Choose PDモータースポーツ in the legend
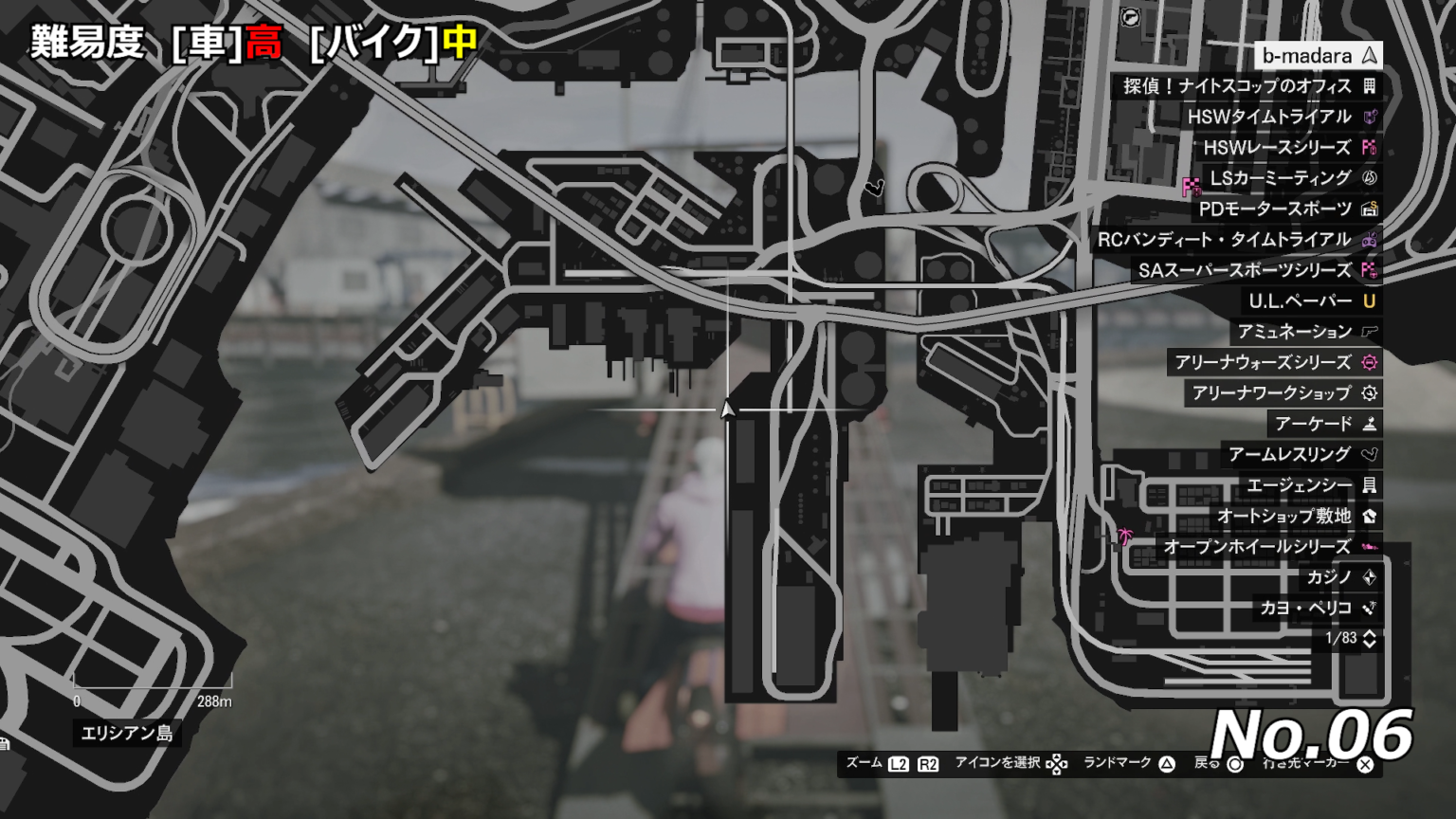 tap(1285, 209)
